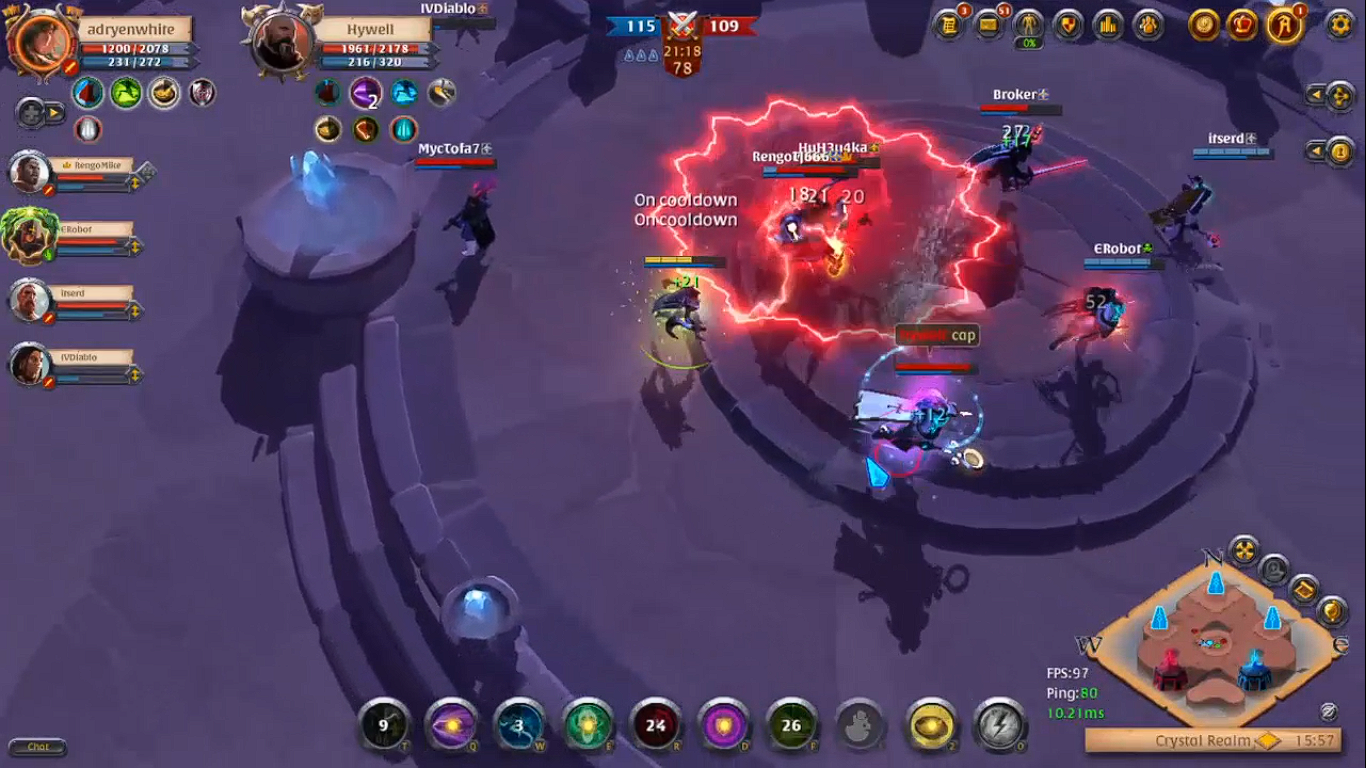
Task: Activate the lightning bolt ability
Action: pos(998,724)
